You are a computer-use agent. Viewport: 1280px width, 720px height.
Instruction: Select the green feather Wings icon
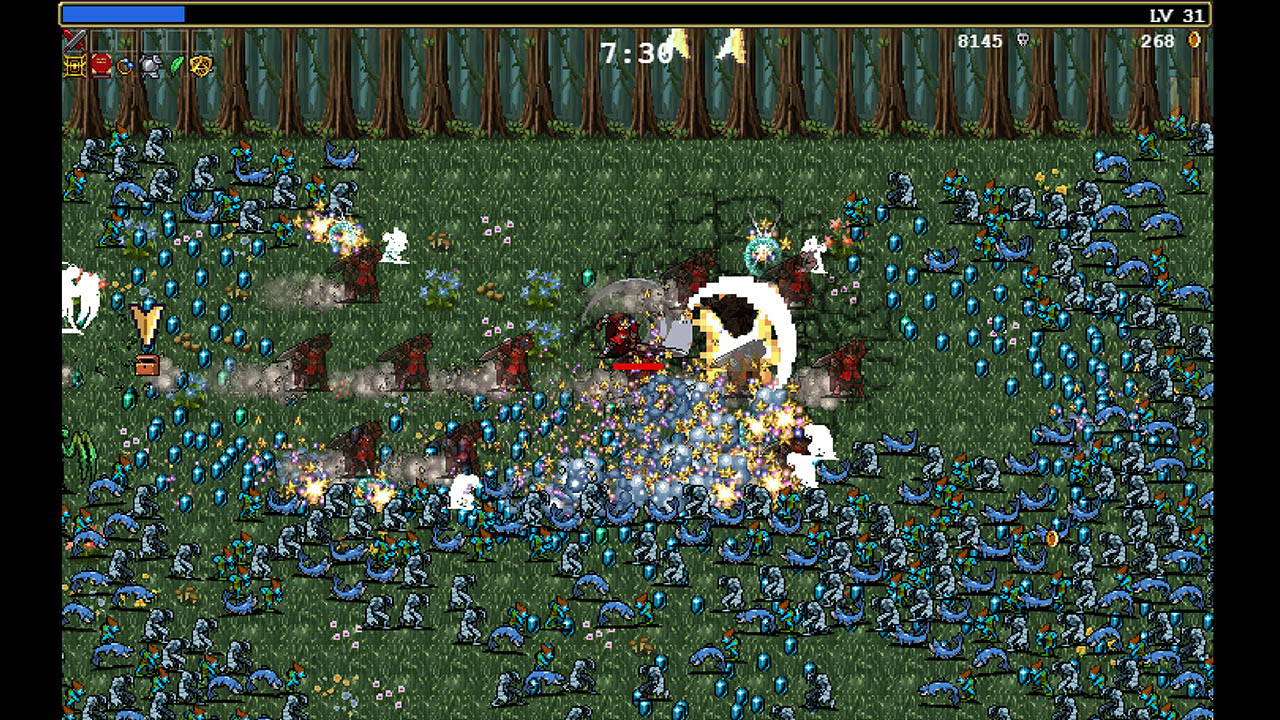(x=178, y=67)
